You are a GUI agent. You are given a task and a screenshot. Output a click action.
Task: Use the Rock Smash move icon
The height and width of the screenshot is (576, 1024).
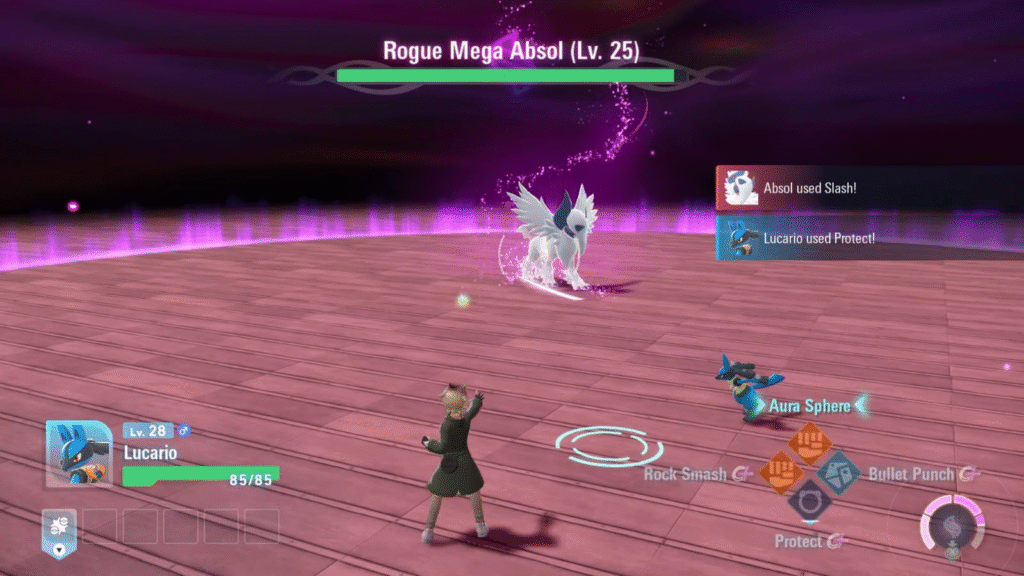(x=780, y=471)
